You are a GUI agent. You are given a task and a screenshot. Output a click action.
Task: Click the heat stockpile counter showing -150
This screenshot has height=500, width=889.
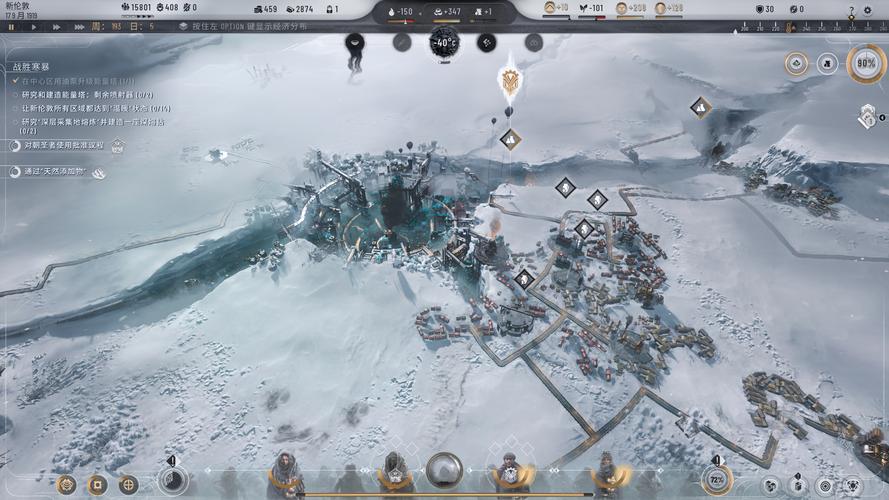click(400, 11)
